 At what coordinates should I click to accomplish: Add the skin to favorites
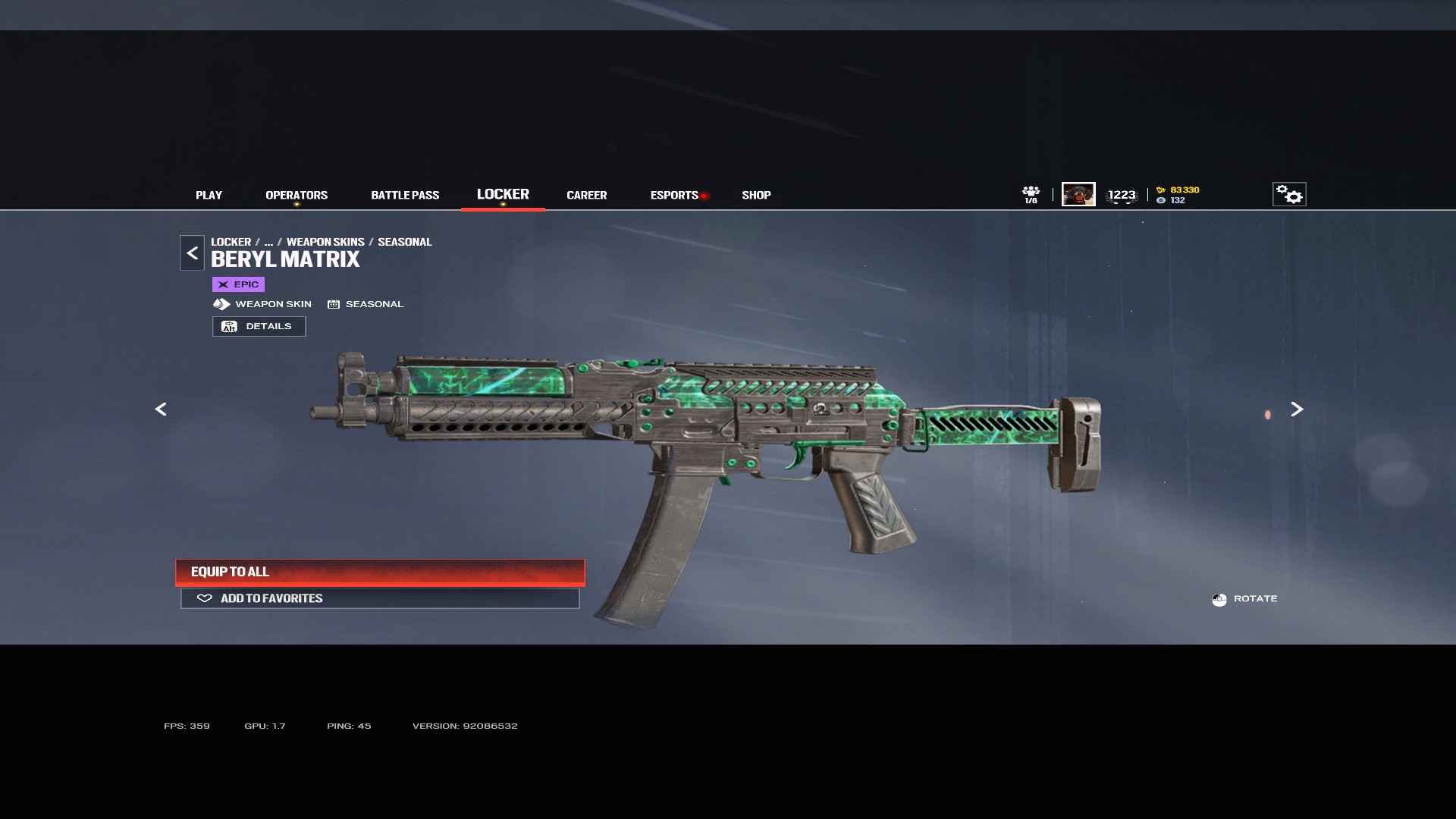[380, 598]
